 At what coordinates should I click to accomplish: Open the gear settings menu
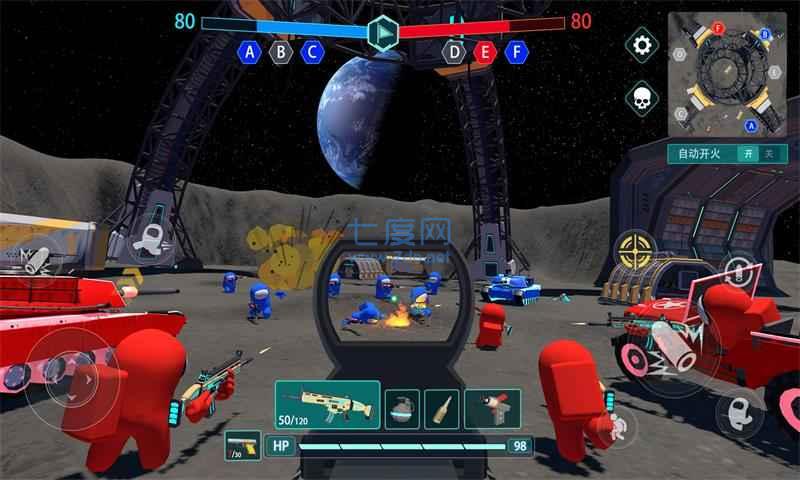[x=642, y=45]
